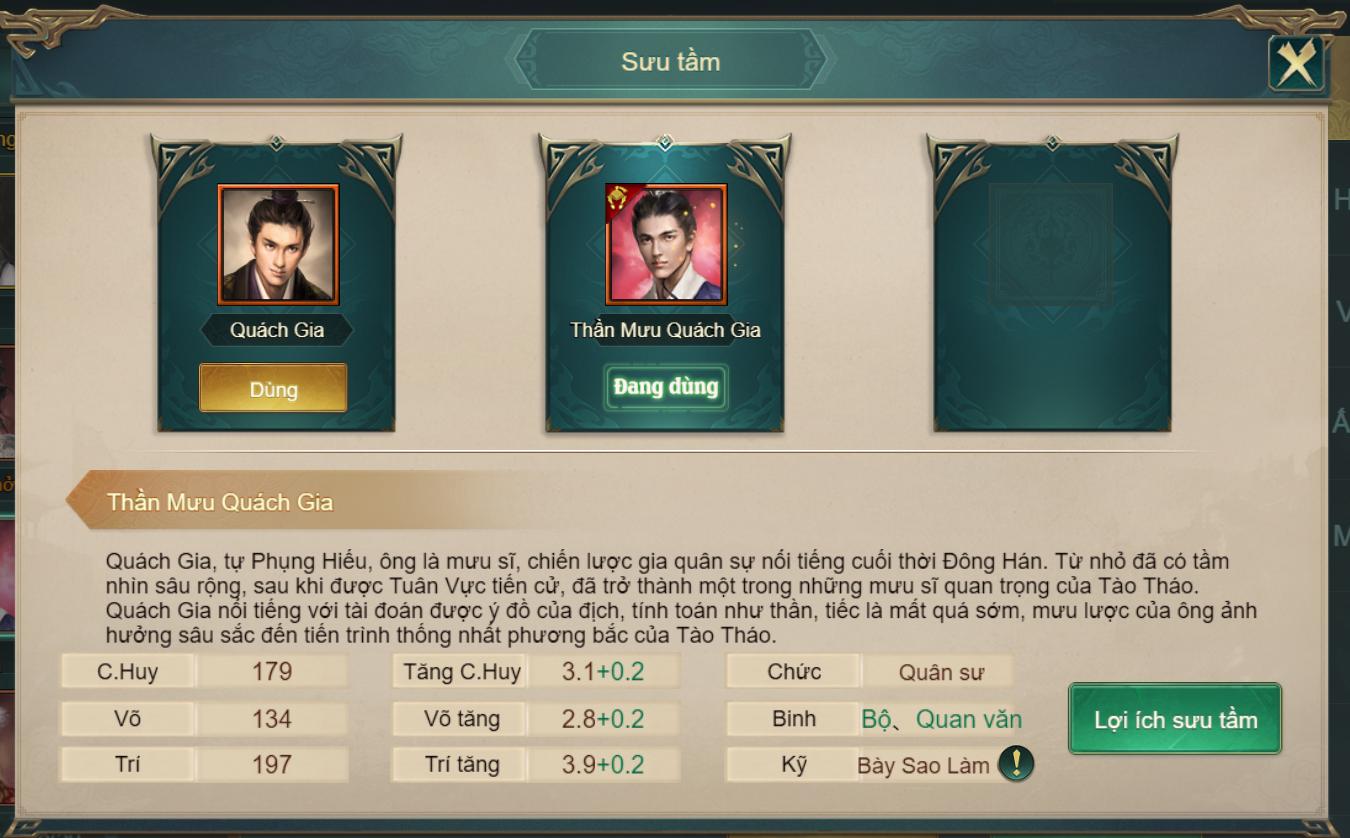Click the Dùng button under Quách Gia

tap(273, 388)
